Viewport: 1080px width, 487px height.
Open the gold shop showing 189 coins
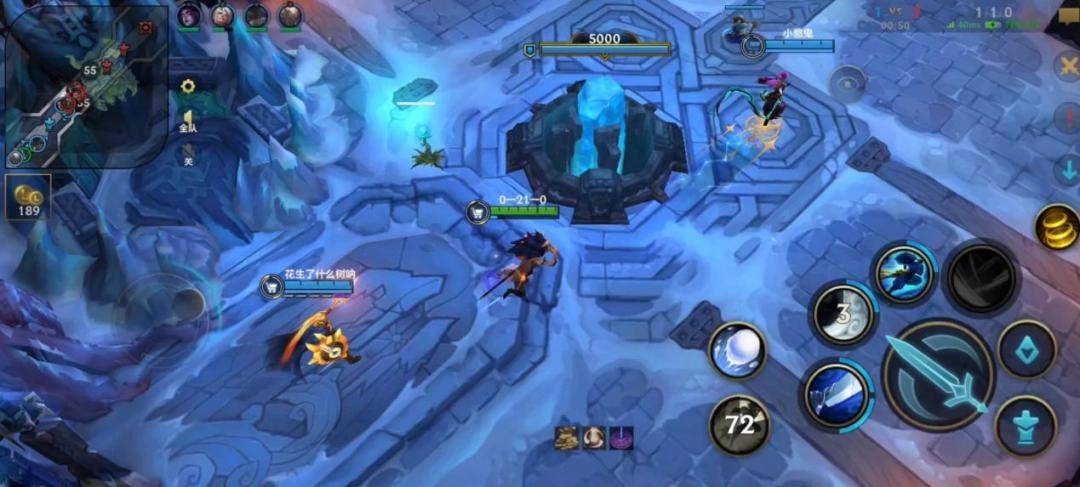pos(27,198)
